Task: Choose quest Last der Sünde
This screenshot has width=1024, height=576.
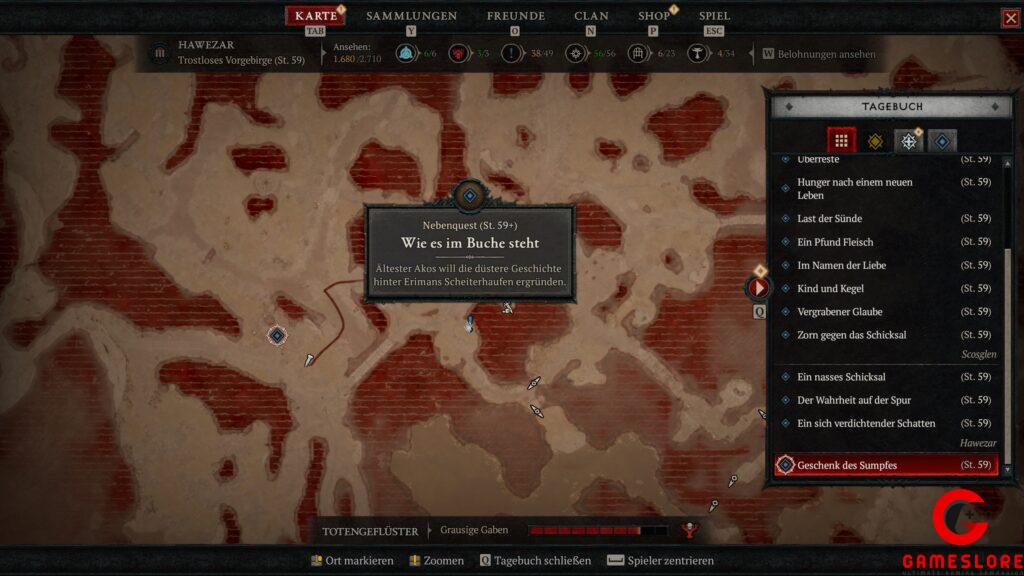Action: (829, 218)
